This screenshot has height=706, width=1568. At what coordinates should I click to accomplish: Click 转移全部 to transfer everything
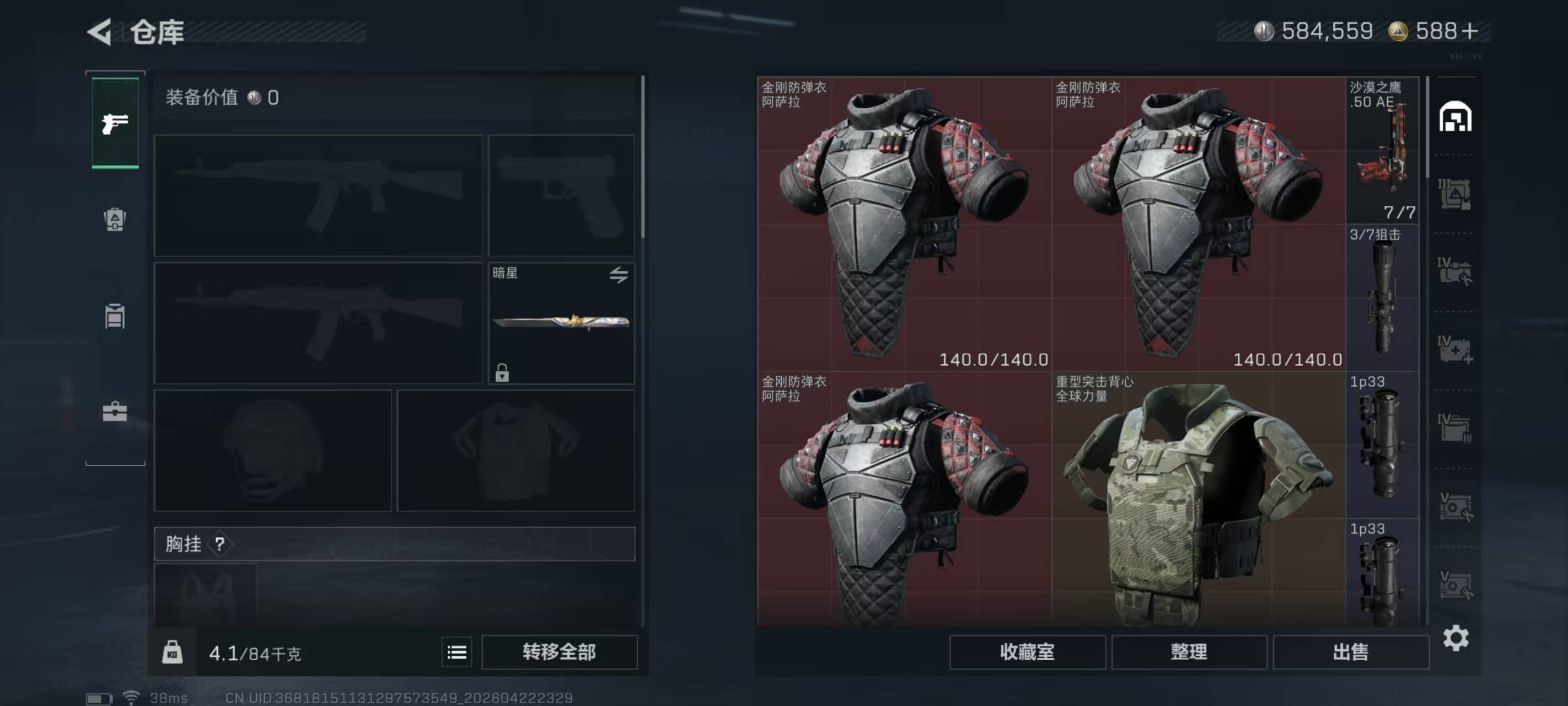pos(559,652)
